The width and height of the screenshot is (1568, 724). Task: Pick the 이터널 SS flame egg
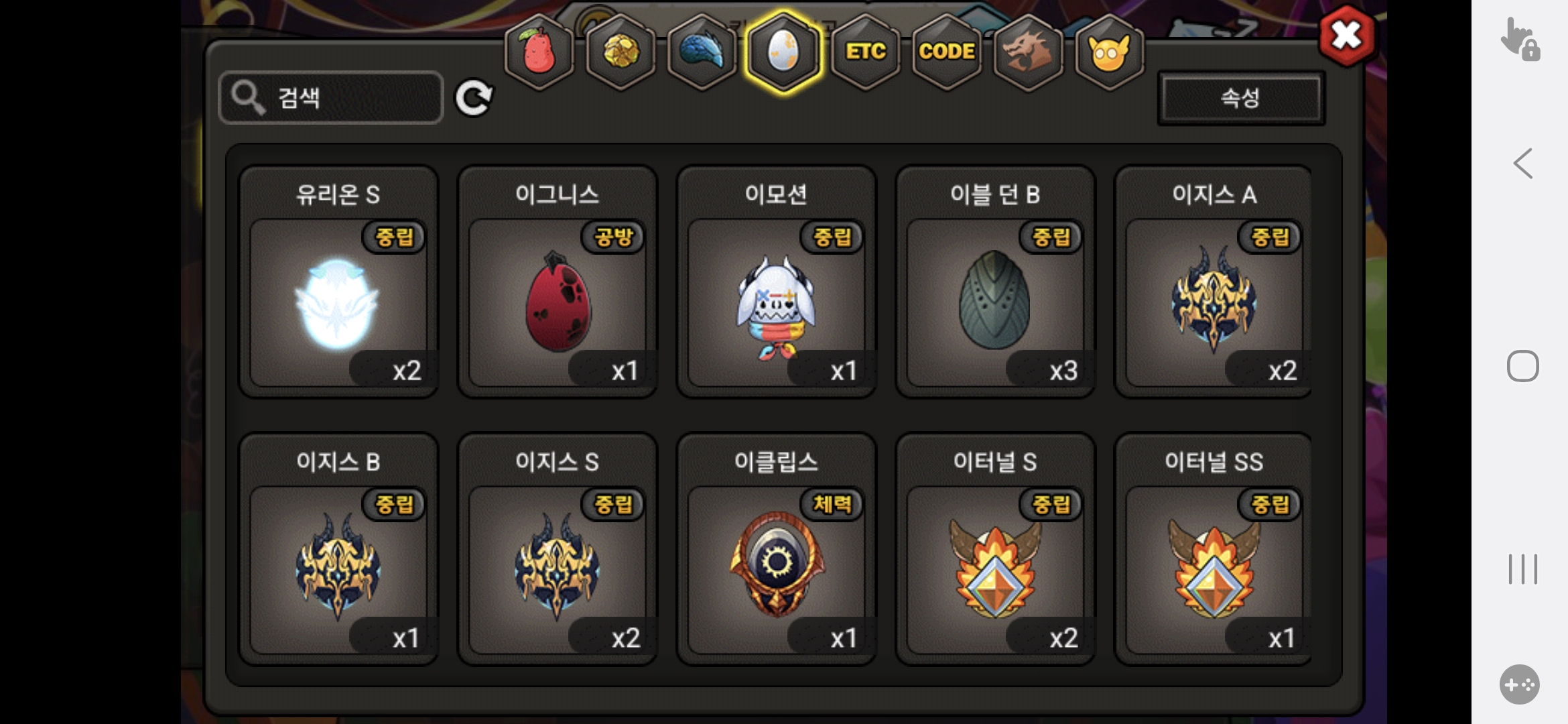coord(1214,570)
